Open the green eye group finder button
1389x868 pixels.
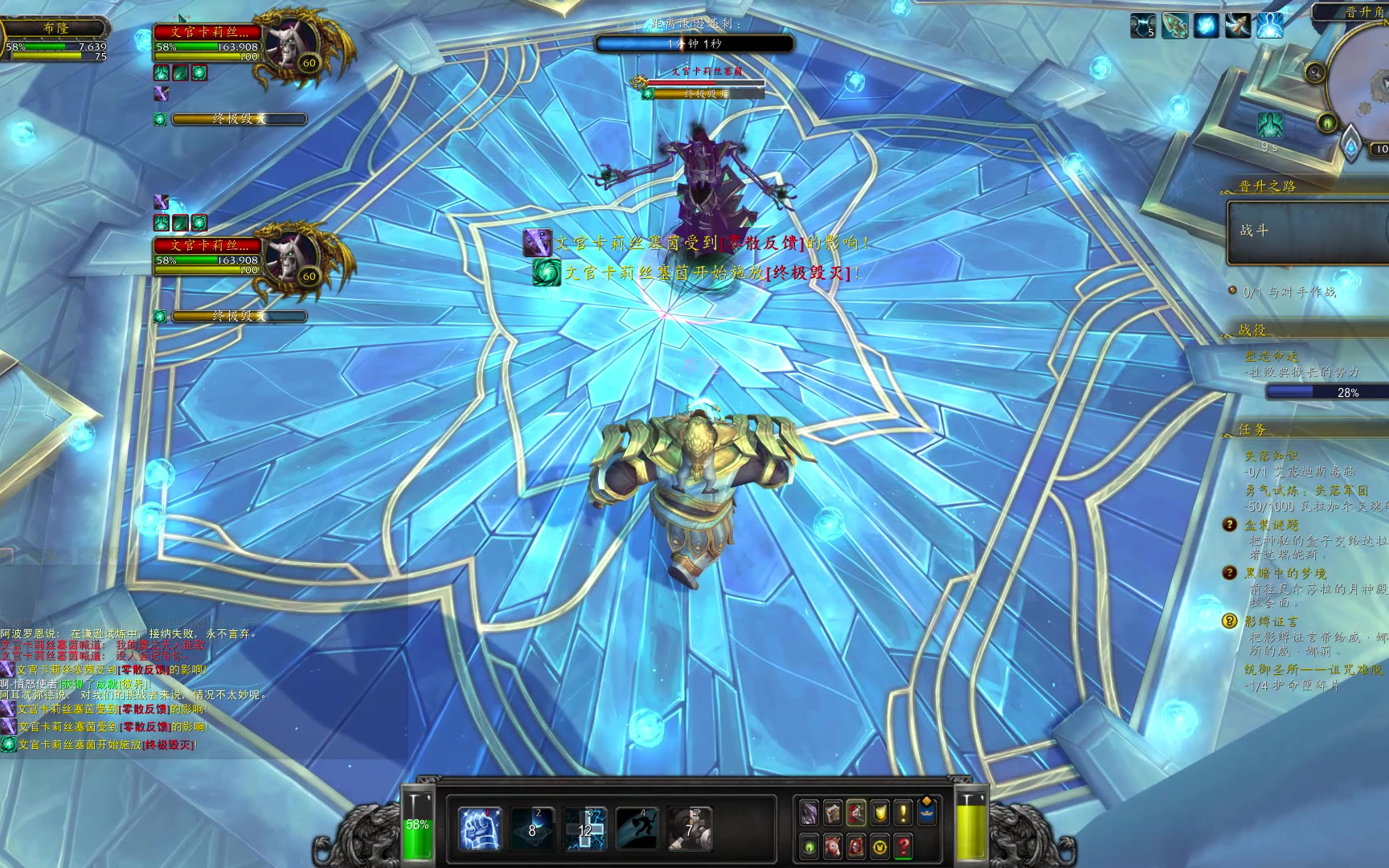coord(809,846)
